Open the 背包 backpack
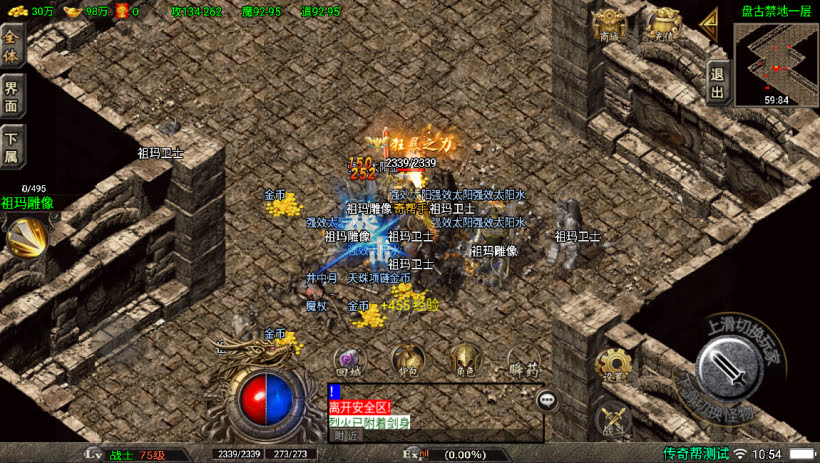The height and width of the screenshot is (463, 820). [x=407, y=360]
